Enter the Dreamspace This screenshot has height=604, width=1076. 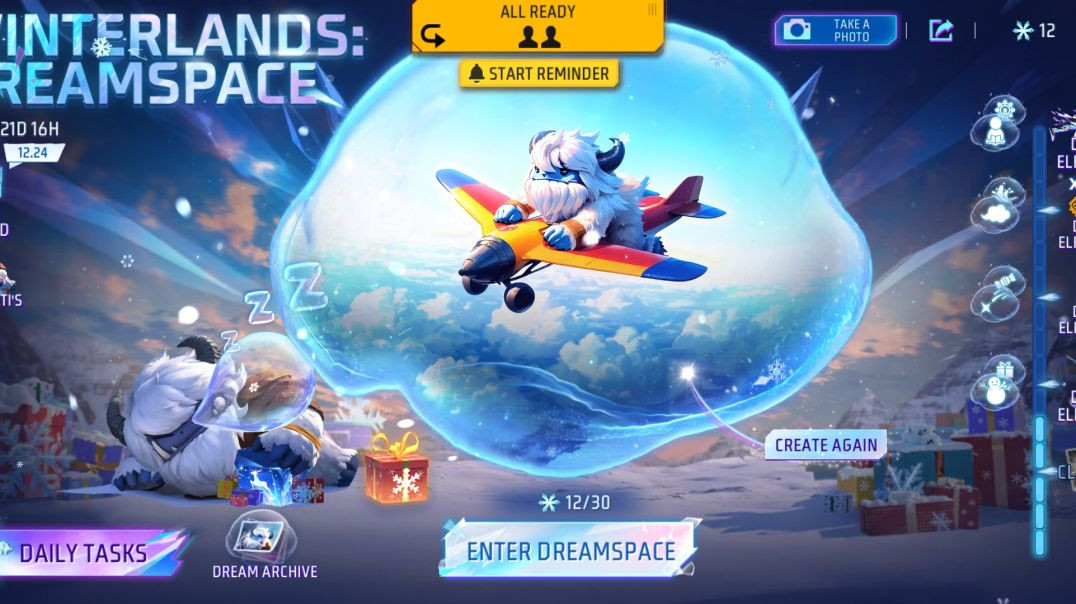tap(570, 550)
